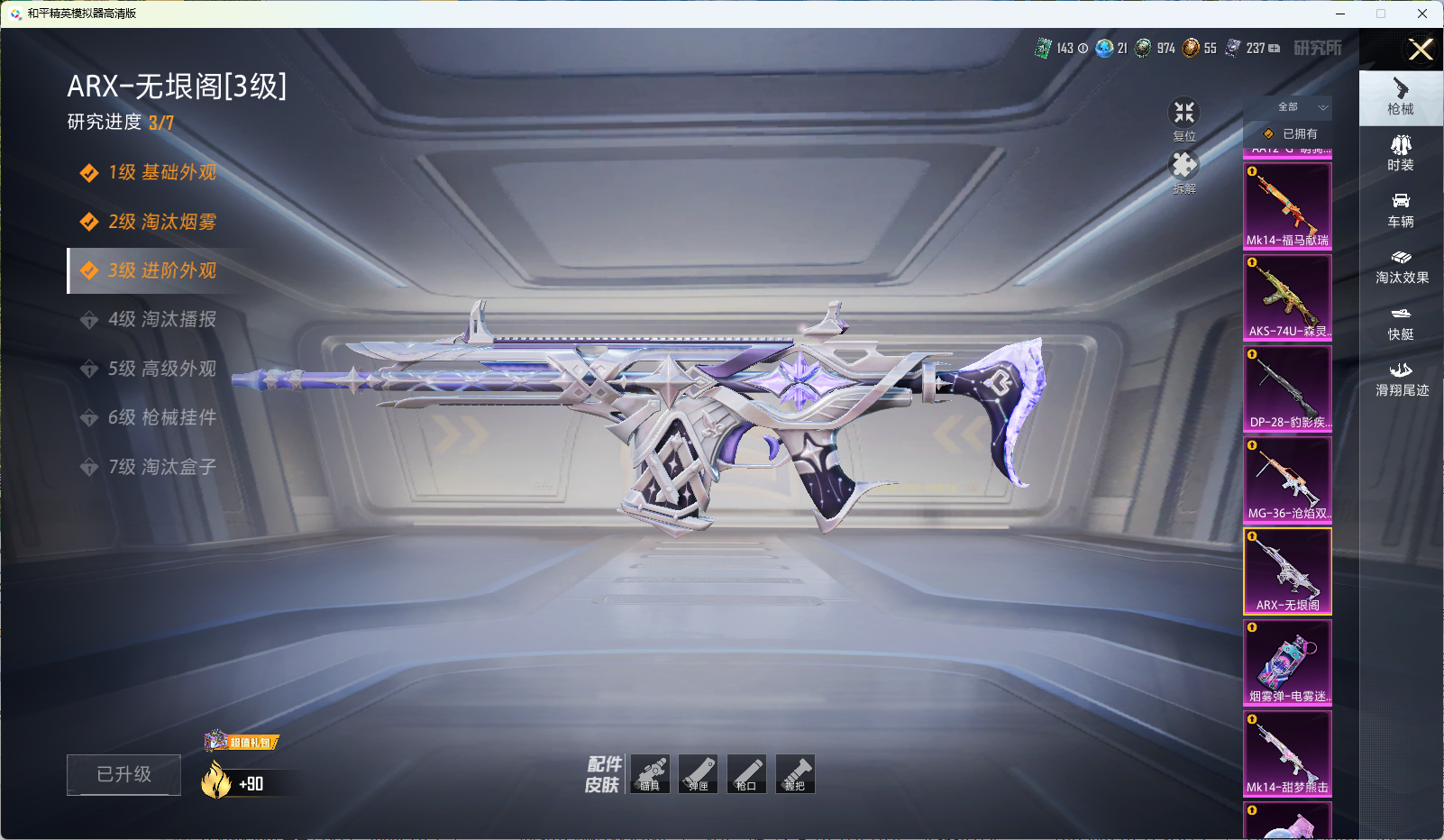This screenshot has width=1444, height=840.
Task: Open the 淘汰效果 category tab
Action: tap(1401, 267)
